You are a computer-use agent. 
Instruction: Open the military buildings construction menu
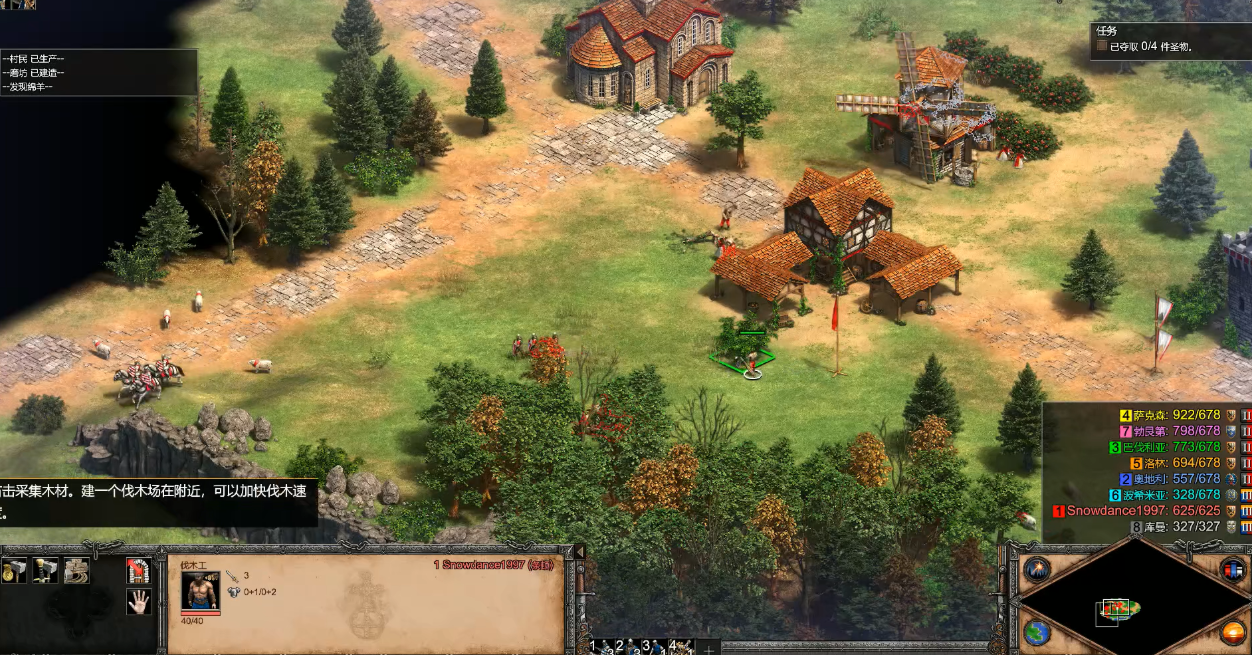45,571
